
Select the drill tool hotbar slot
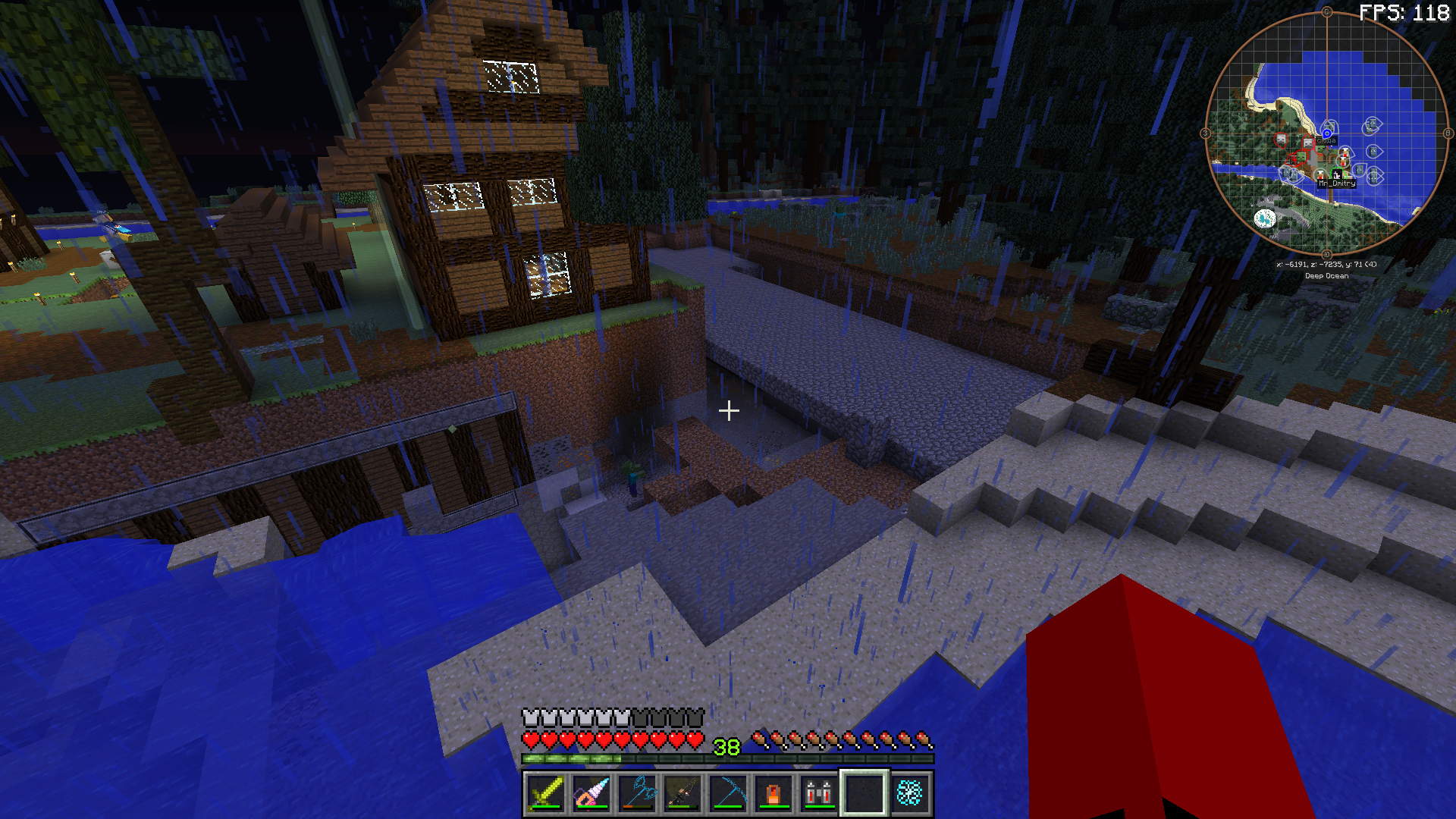(591, 793)
